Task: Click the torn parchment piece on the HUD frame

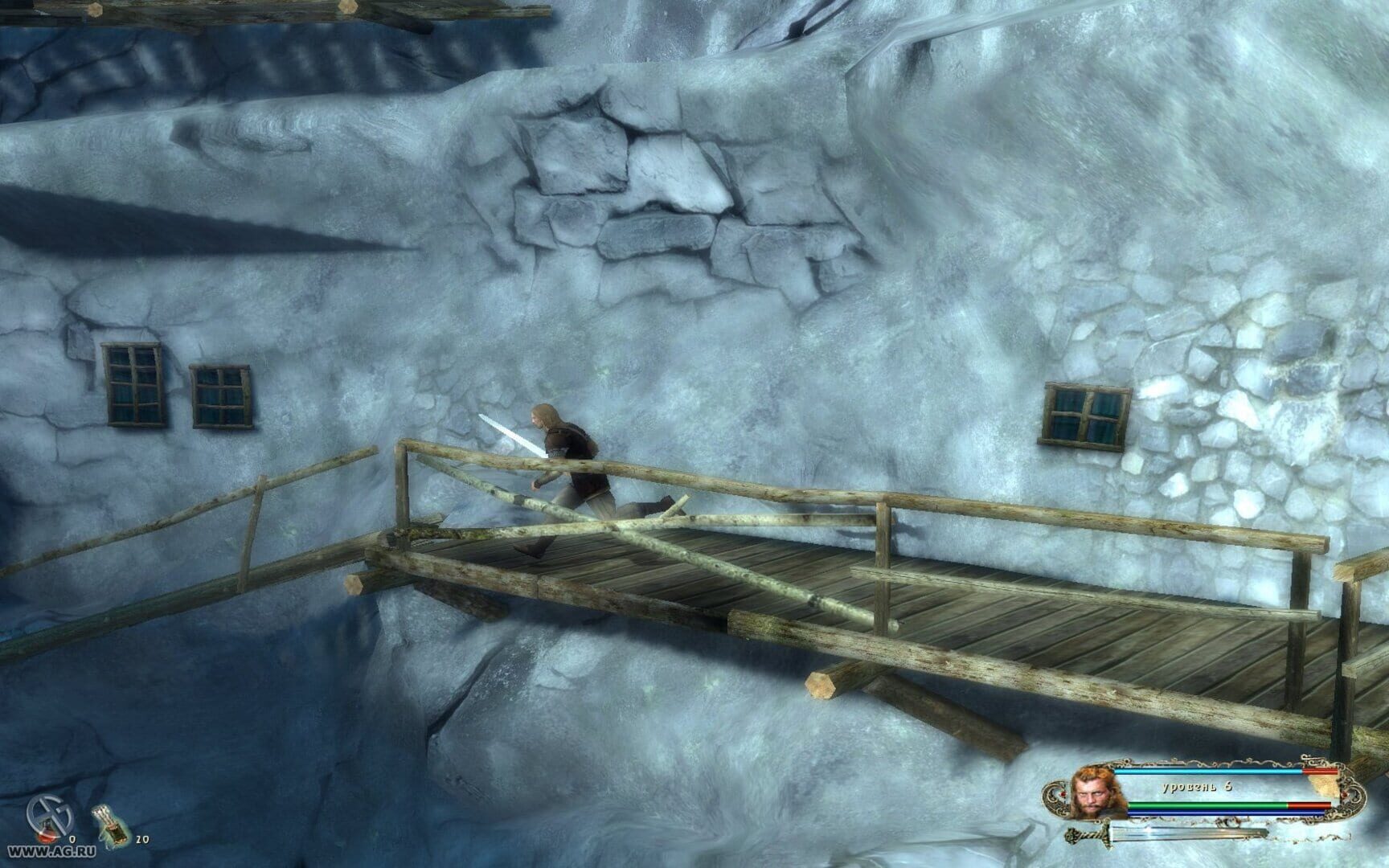Action: point(1322,785)
